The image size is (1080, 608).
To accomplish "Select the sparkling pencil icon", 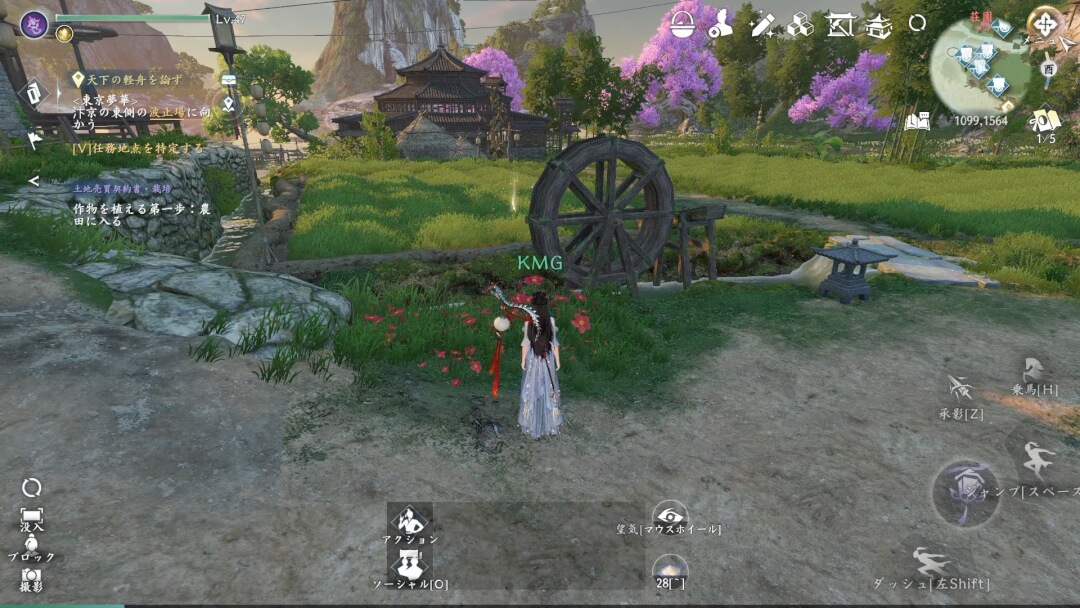I will pyautogui.click(x=761, y=25).
